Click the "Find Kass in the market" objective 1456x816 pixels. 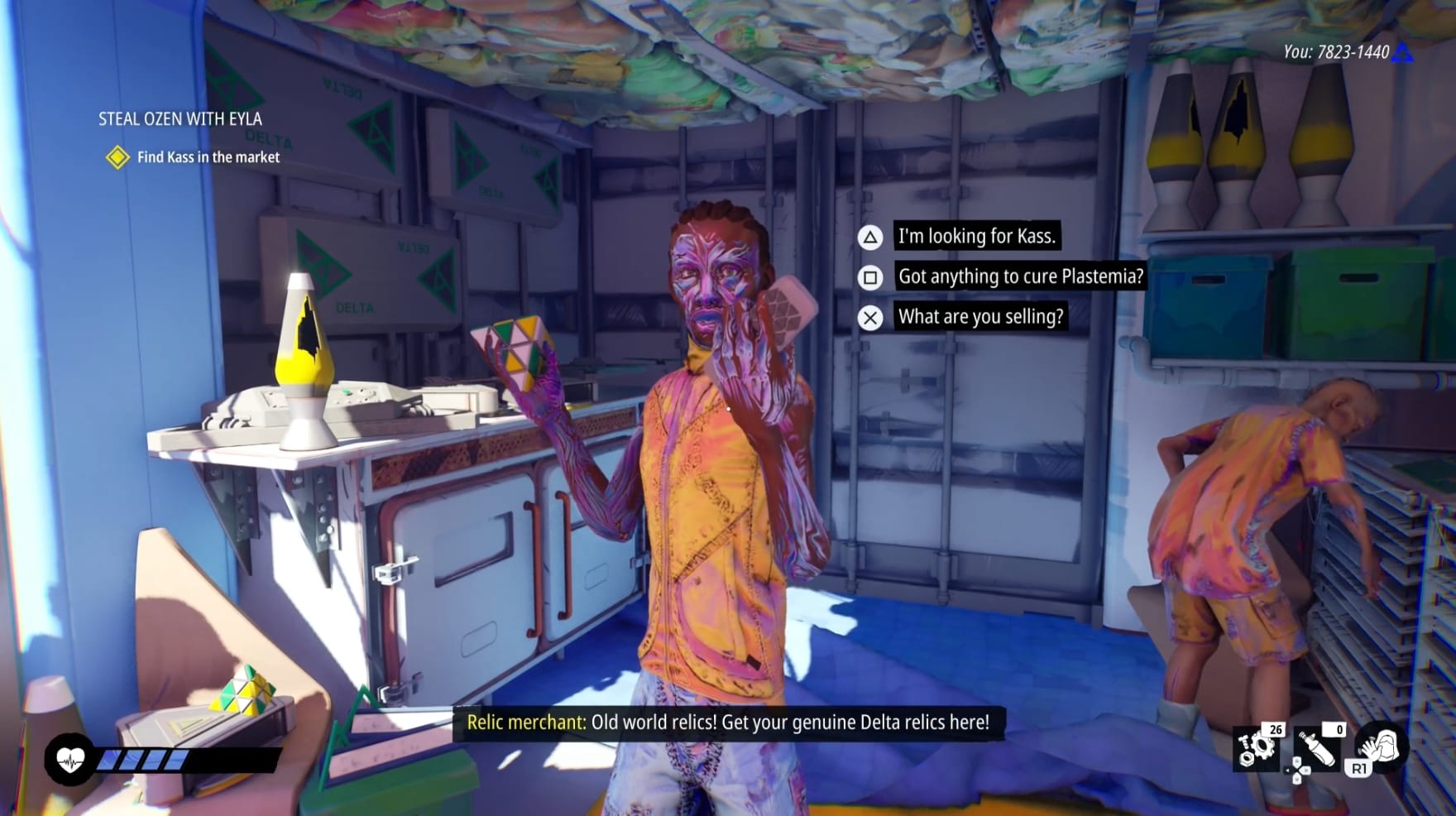208,157
